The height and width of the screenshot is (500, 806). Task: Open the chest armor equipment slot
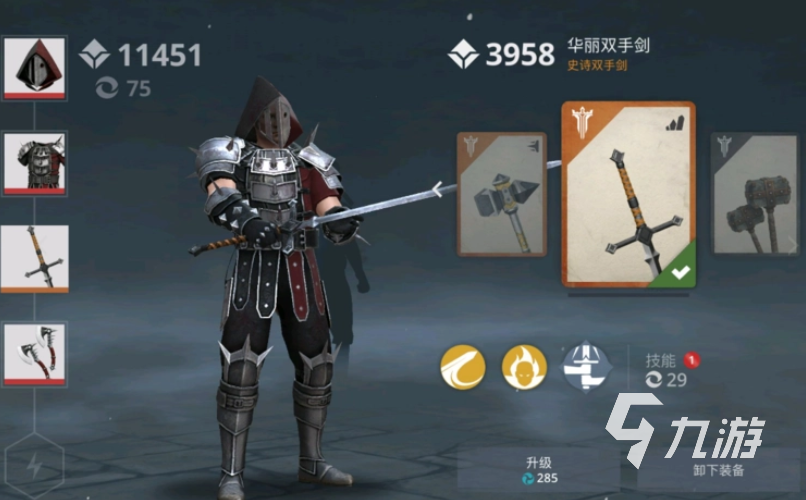pyautogui.click(x=35, y=163)
